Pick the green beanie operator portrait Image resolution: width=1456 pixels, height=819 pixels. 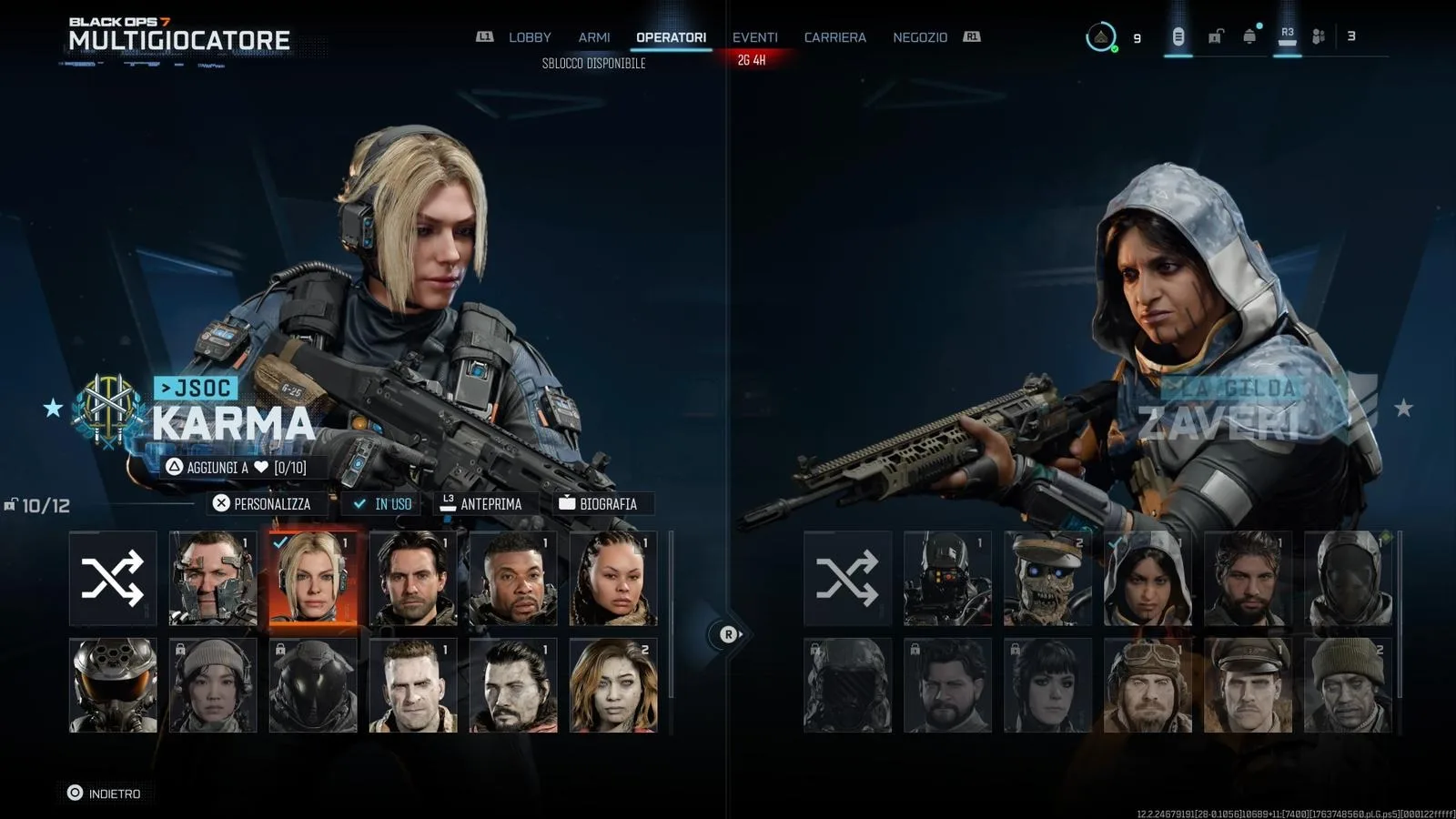(1348, 685)
